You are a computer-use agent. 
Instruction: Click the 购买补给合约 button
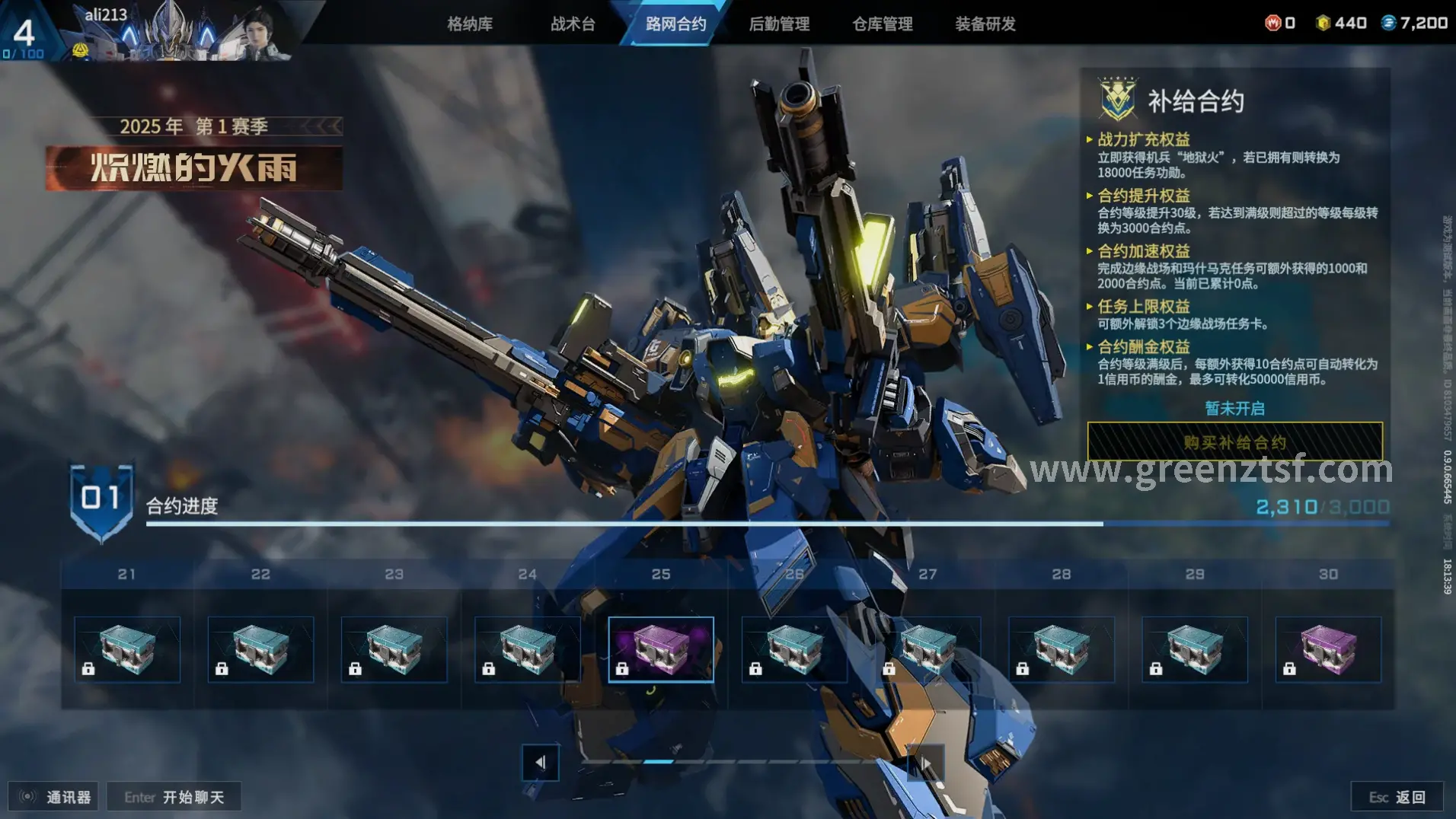[x=1234, y=441]
